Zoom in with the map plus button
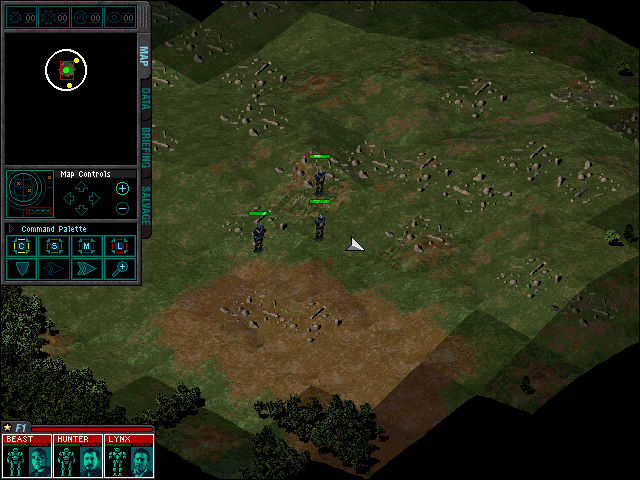Image resolution: width=640 pixels, height=480 pixels. point(122,188)
